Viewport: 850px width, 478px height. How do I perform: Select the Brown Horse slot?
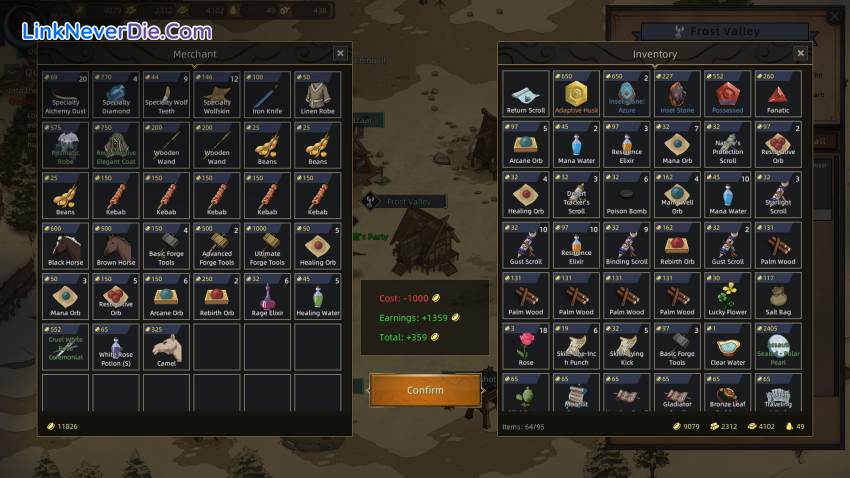pyautogui.click(x=115, y=246)
